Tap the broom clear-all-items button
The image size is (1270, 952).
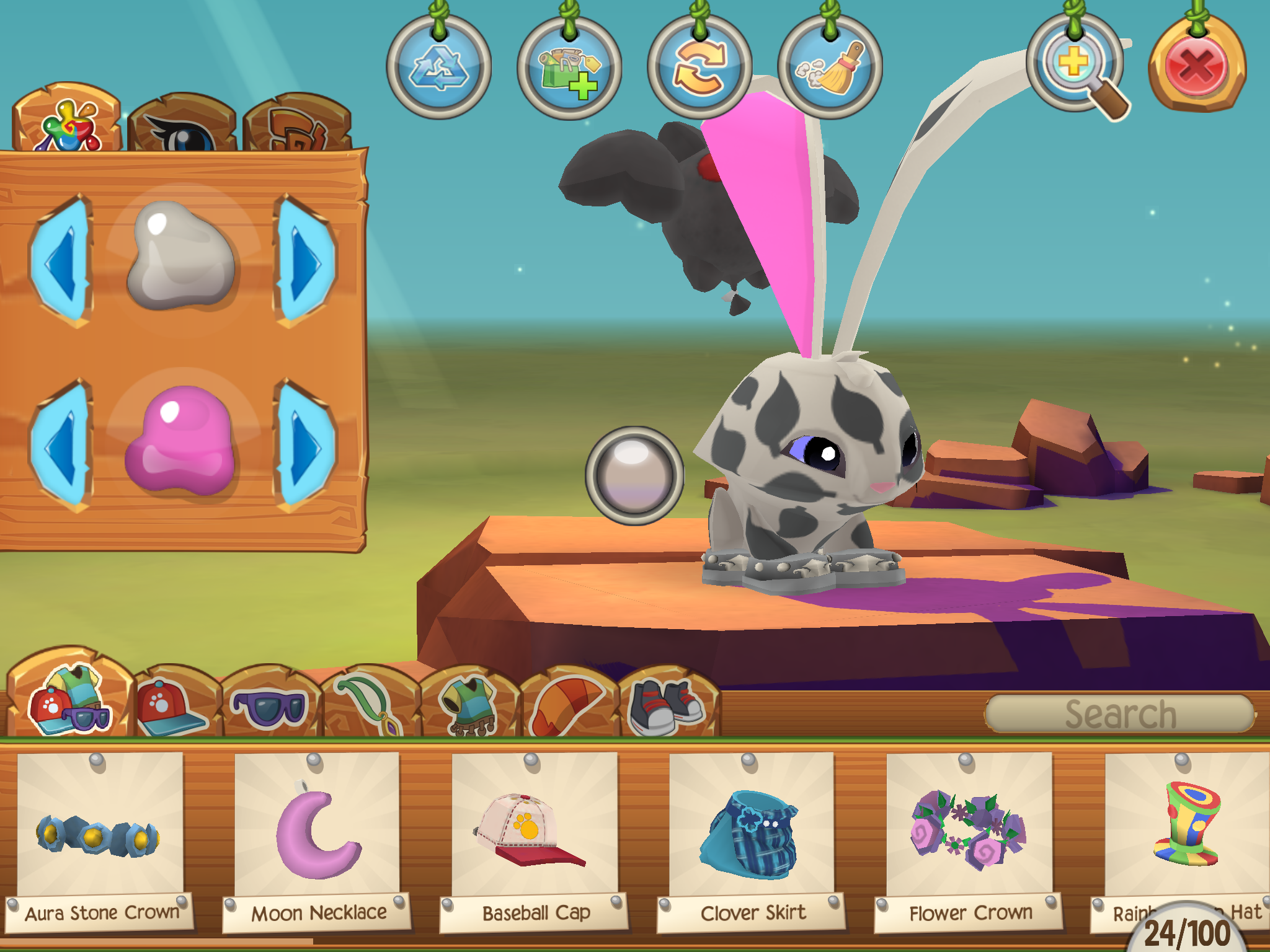click(830, 67)
